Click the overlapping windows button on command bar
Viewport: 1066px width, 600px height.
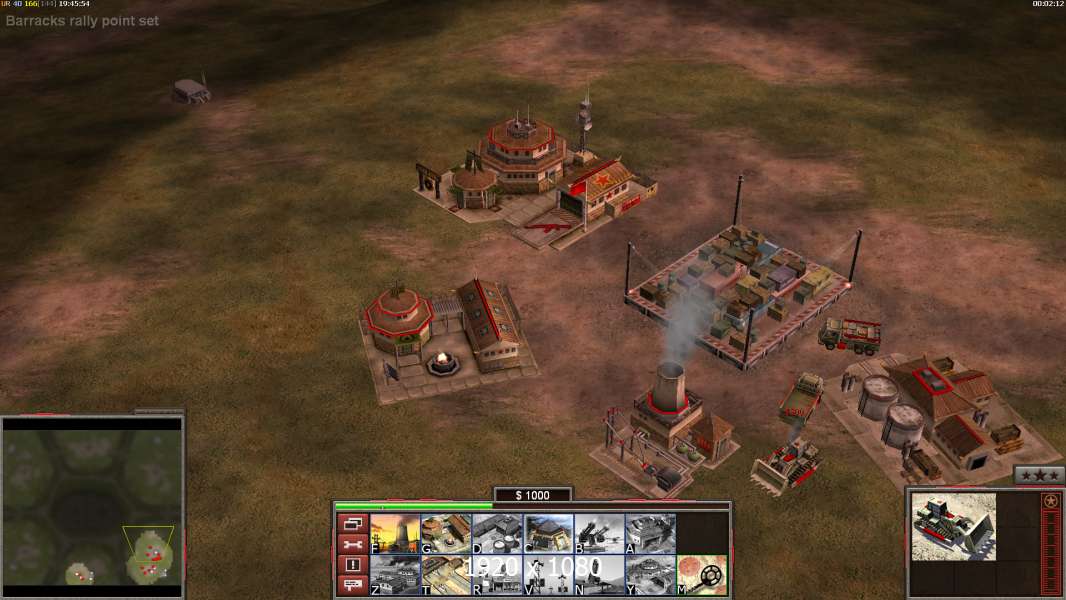point(352,523)
